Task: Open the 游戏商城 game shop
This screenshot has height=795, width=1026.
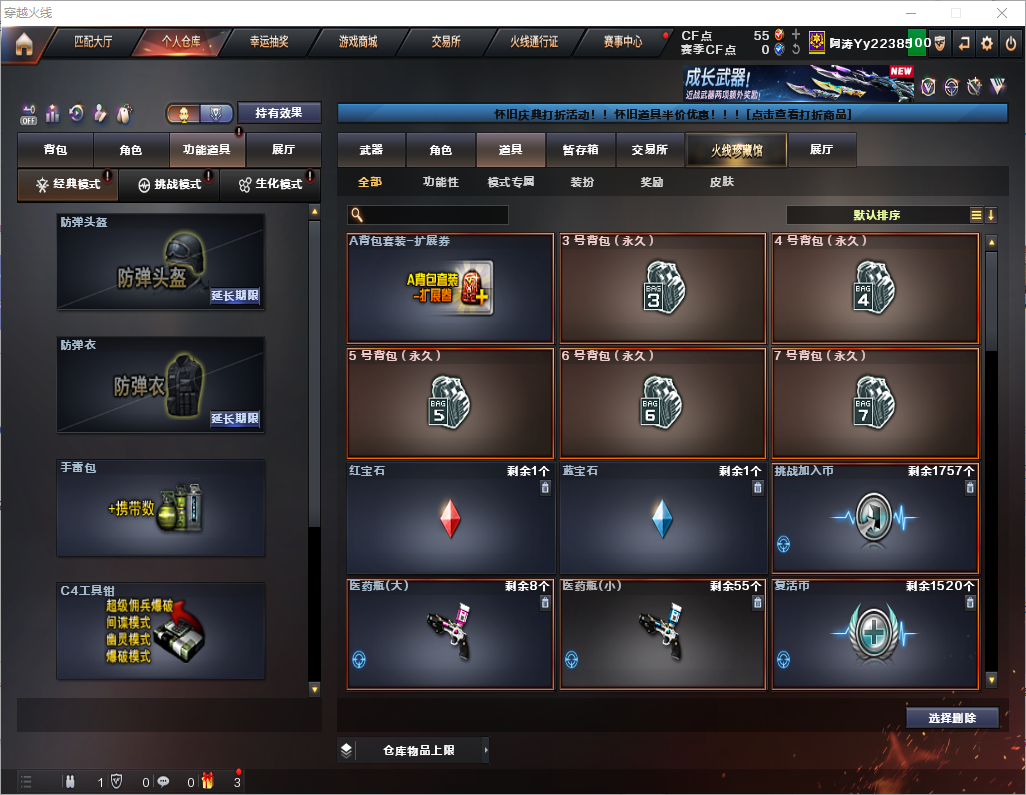Action: 358,42
